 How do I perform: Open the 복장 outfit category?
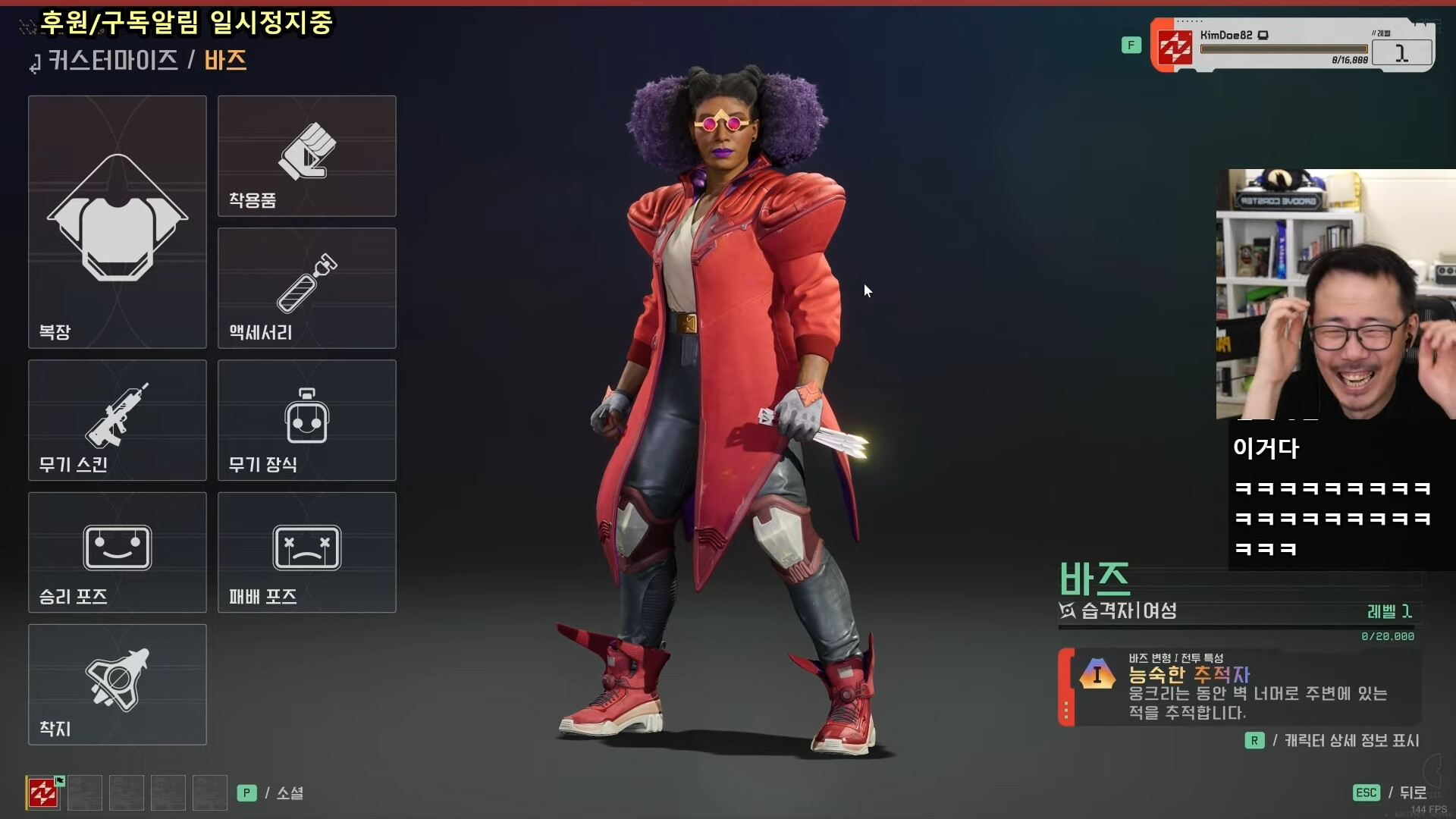pos(118,221)
